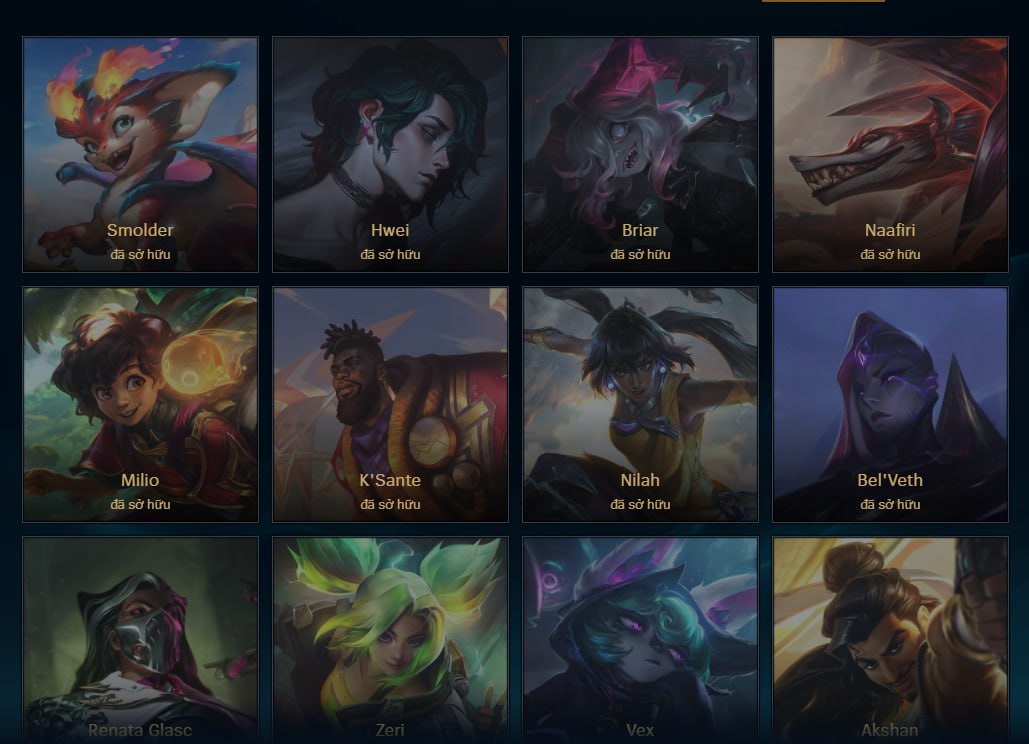
Task: Open K'Sante's champion card
Action: tap(390, 405)
